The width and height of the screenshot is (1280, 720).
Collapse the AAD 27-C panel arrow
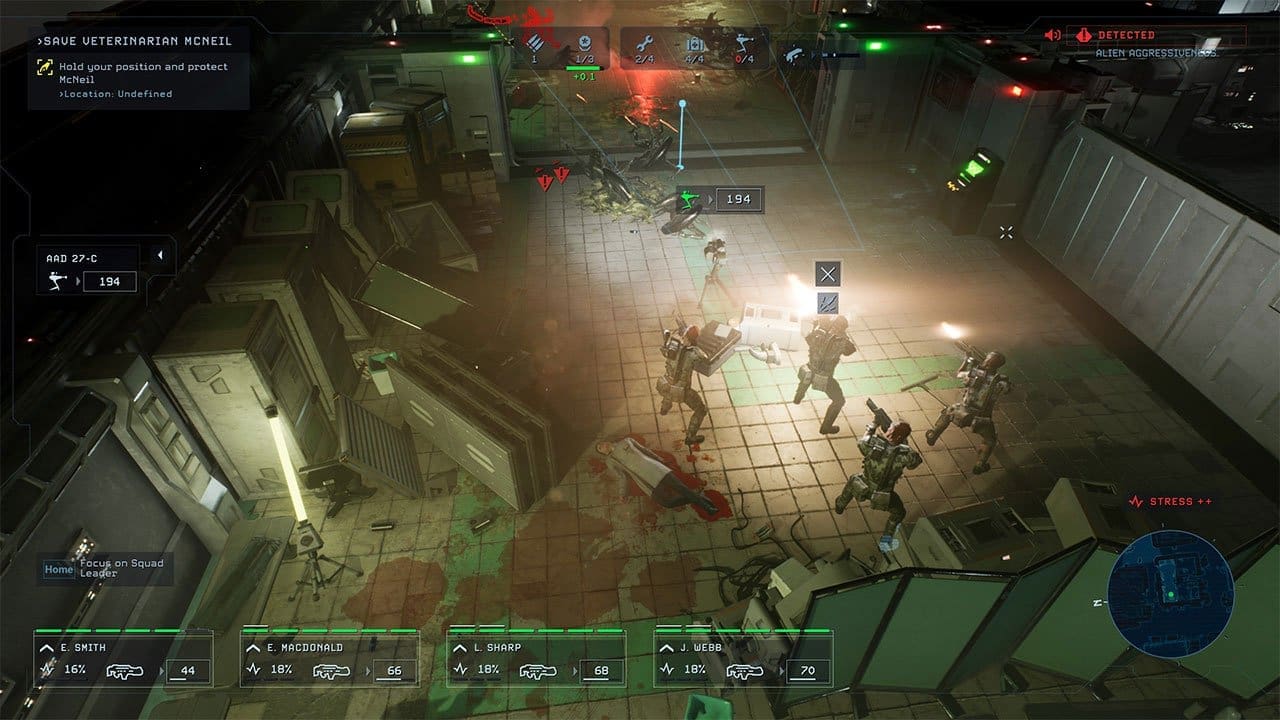160,256
